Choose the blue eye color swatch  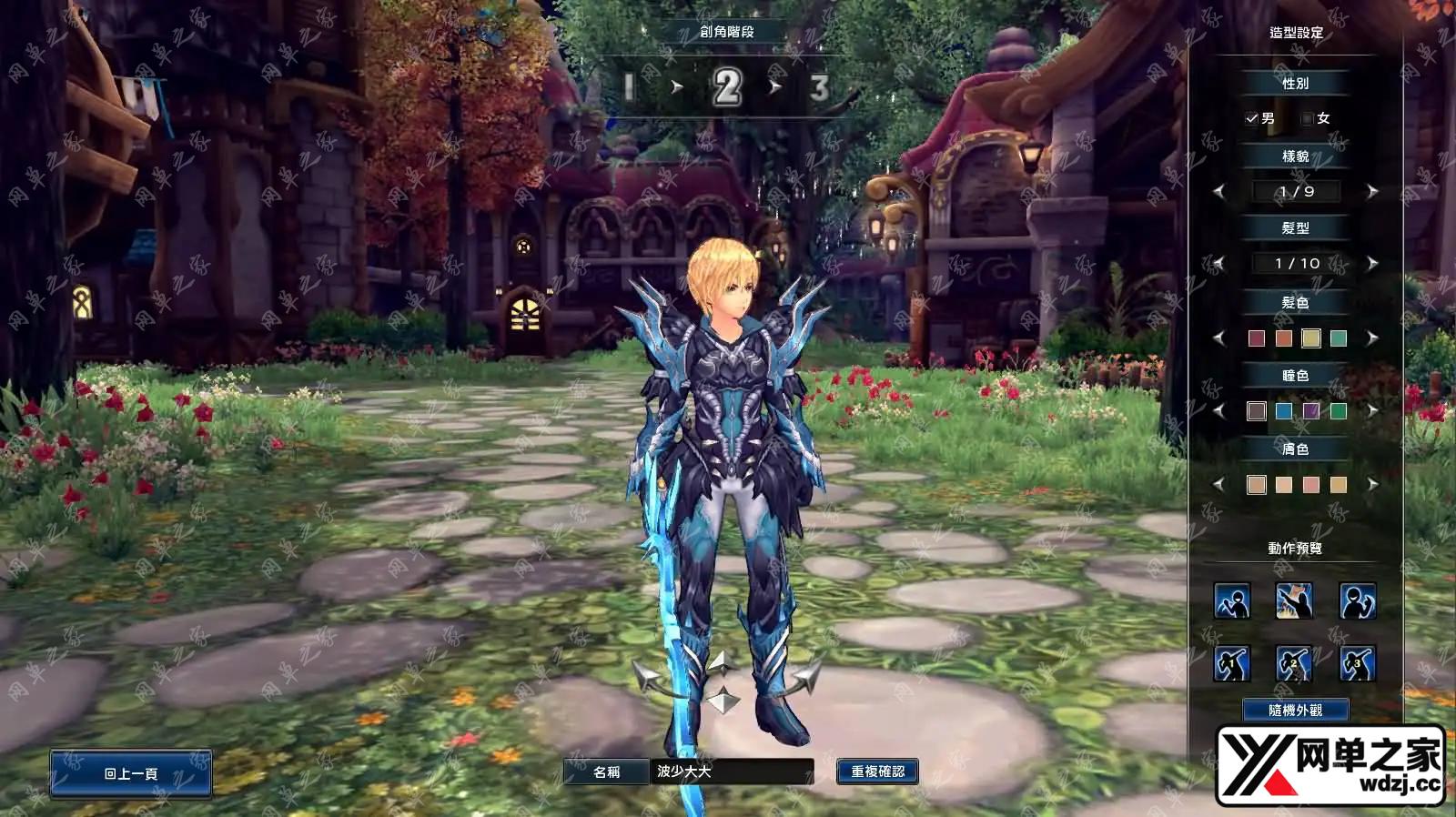(1284, 411)
